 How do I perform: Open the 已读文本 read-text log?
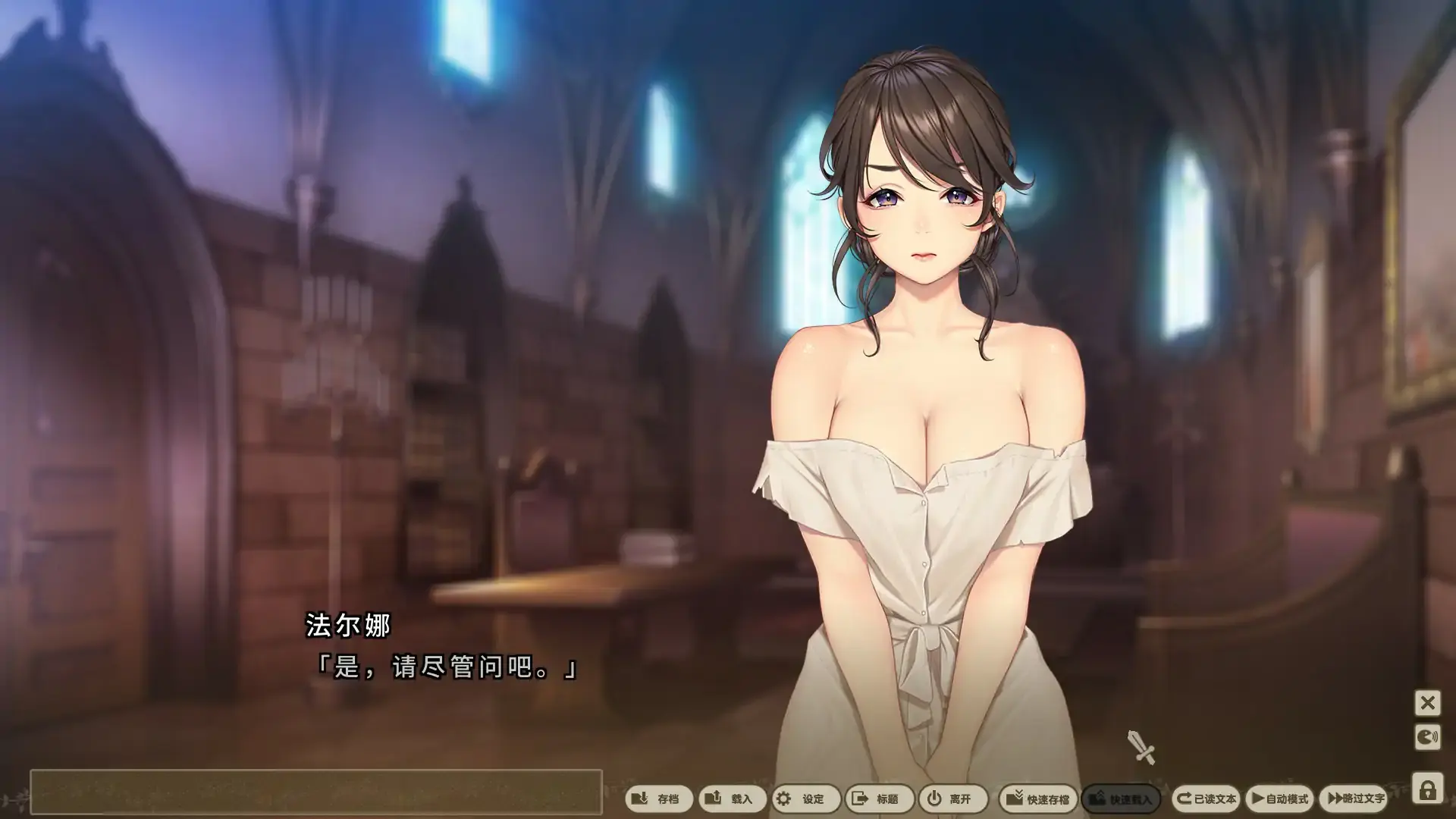point(1206,799)
